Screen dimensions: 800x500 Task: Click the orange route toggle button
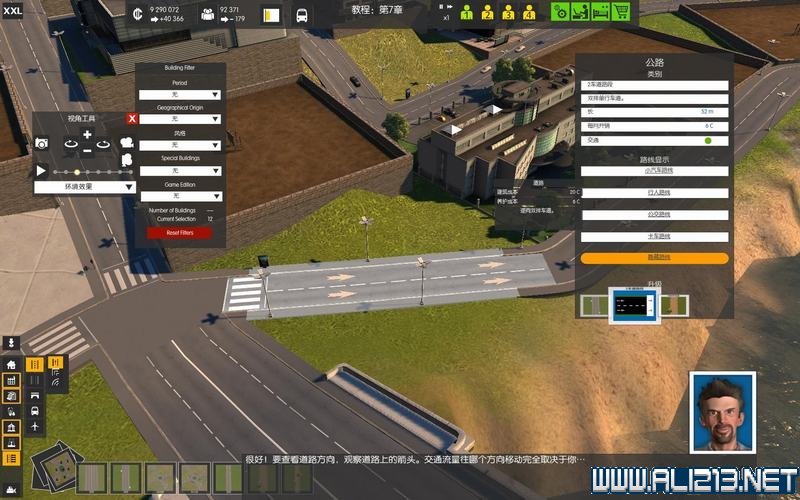pyautogui.click(x=654, y=258)
